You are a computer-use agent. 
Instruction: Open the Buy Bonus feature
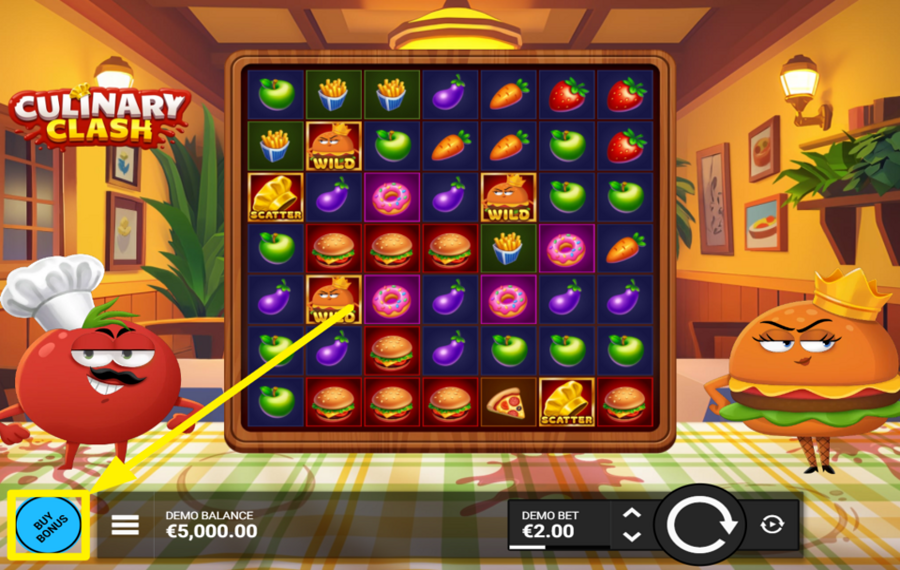point(48,525)
